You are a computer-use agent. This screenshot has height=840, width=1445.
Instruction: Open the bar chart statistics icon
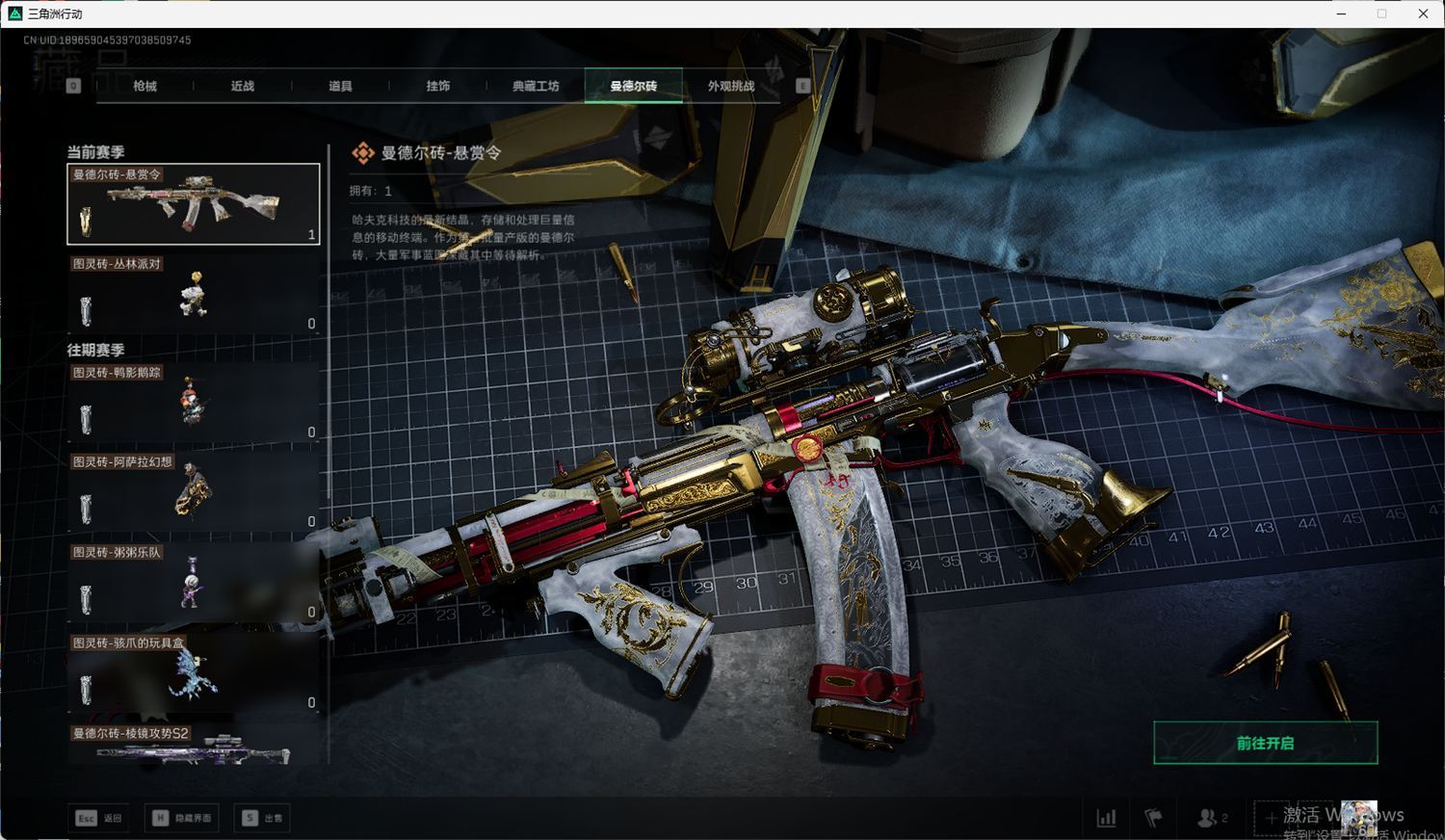click(1106, 818)
